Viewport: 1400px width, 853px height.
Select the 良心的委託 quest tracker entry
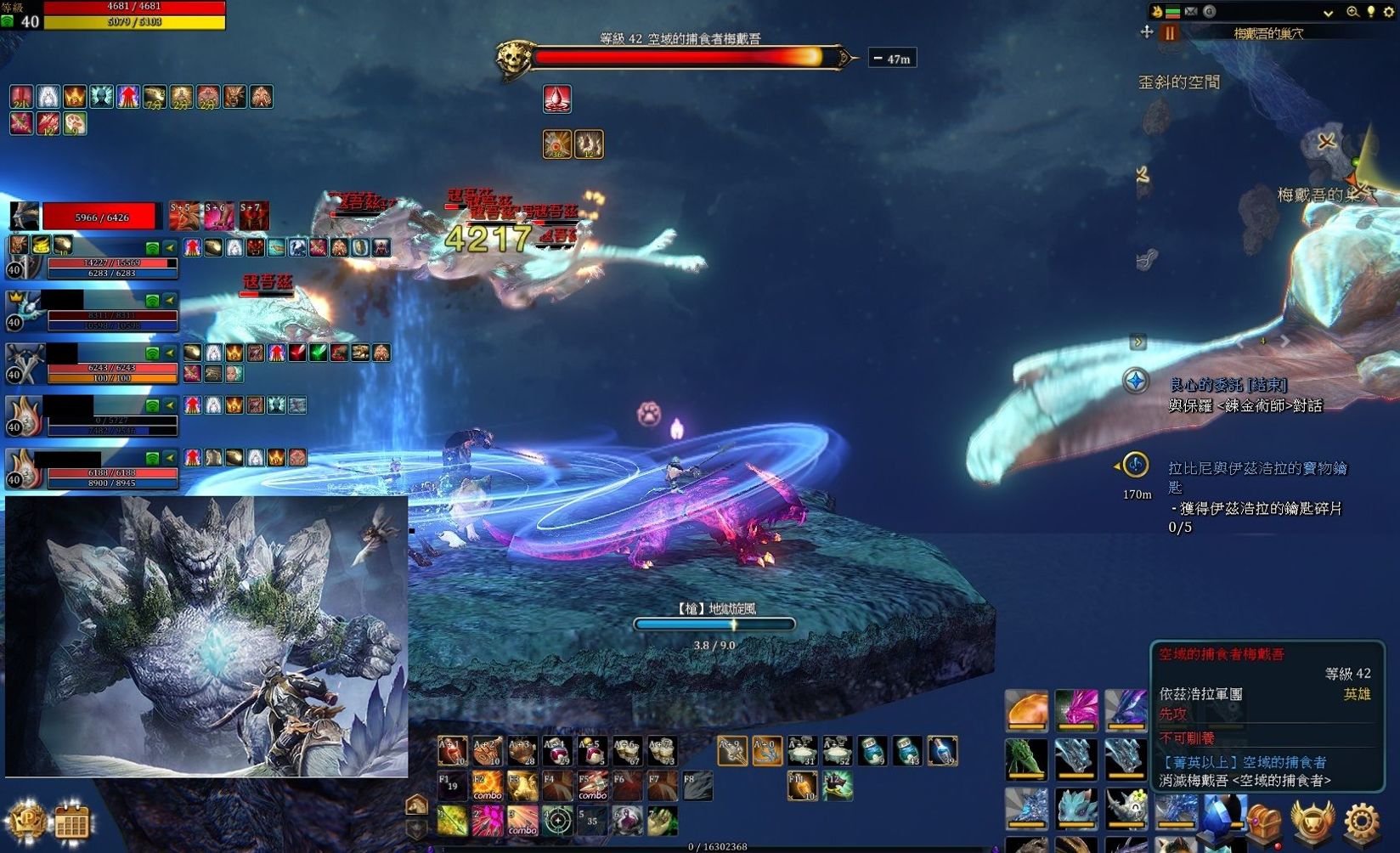coord(1228,385)
